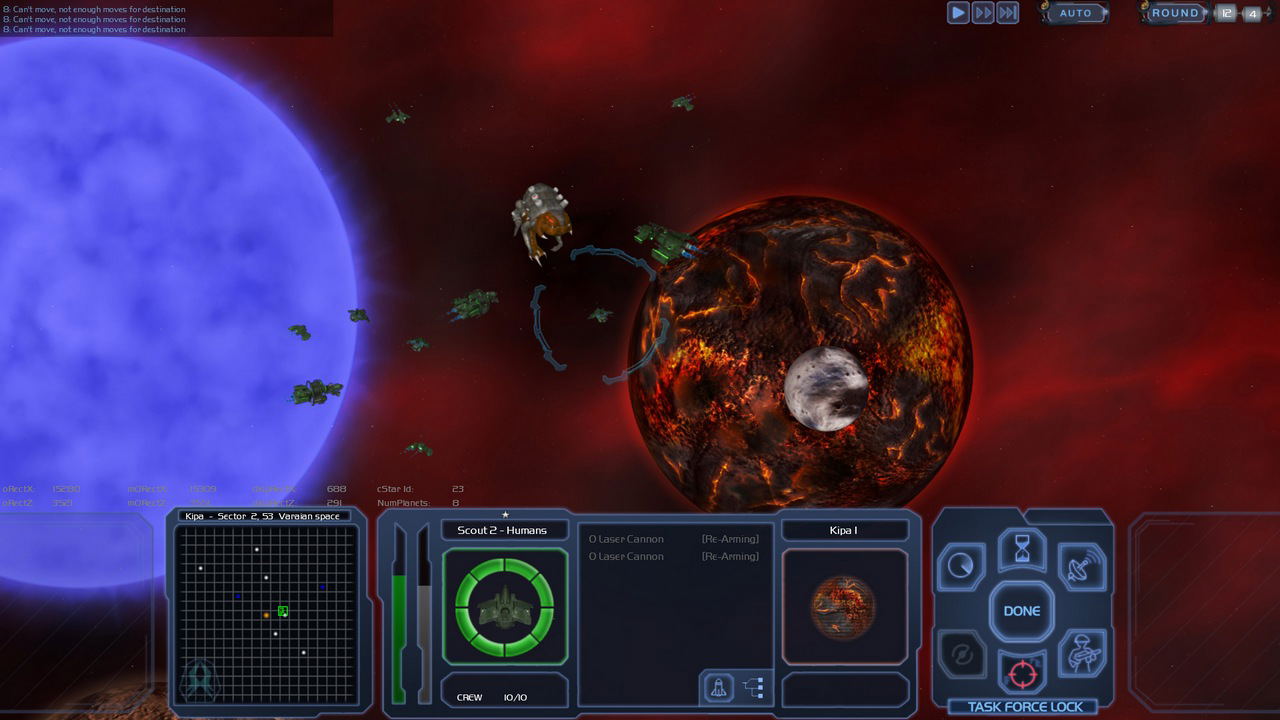Skip to end with triple-arrow button
1280x720 pixels.
[1008, 13]
